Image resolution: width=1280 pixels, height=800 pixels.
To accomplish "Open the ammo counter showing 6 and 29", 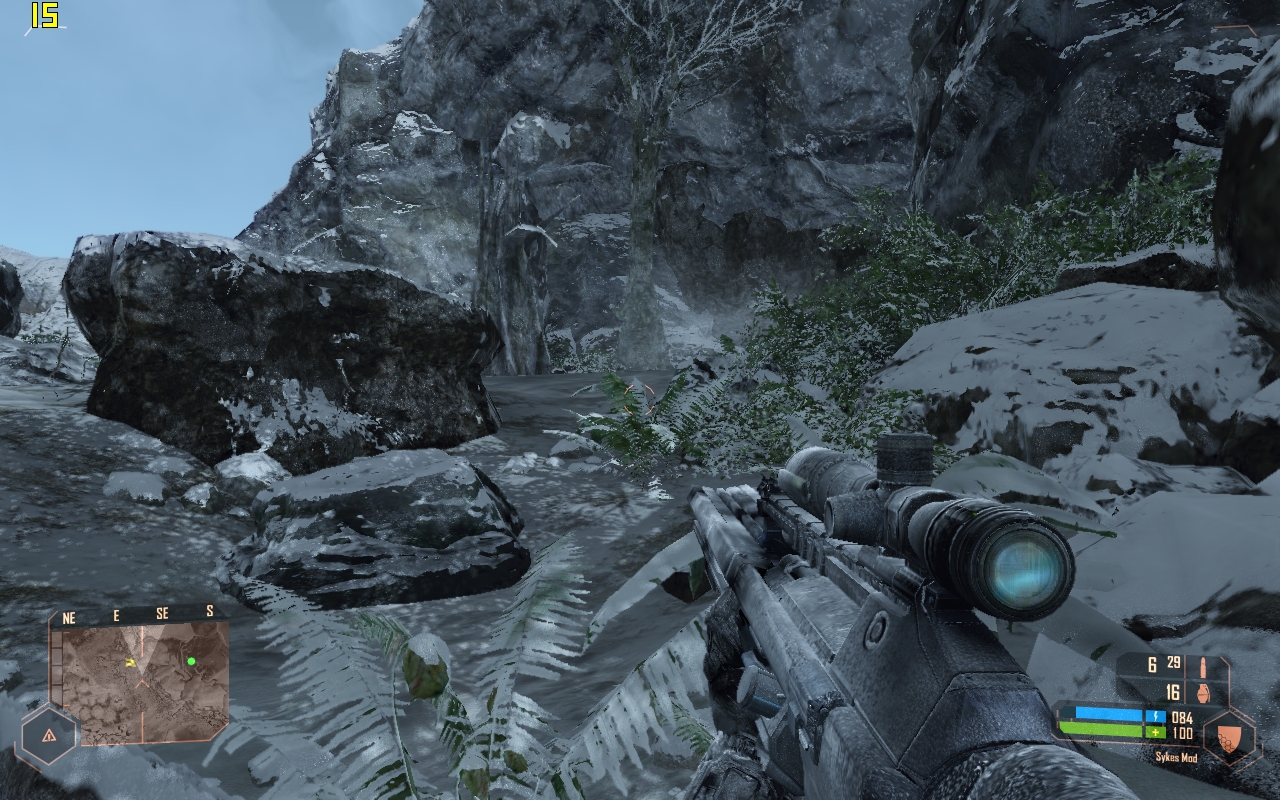I will point(1165,661).
